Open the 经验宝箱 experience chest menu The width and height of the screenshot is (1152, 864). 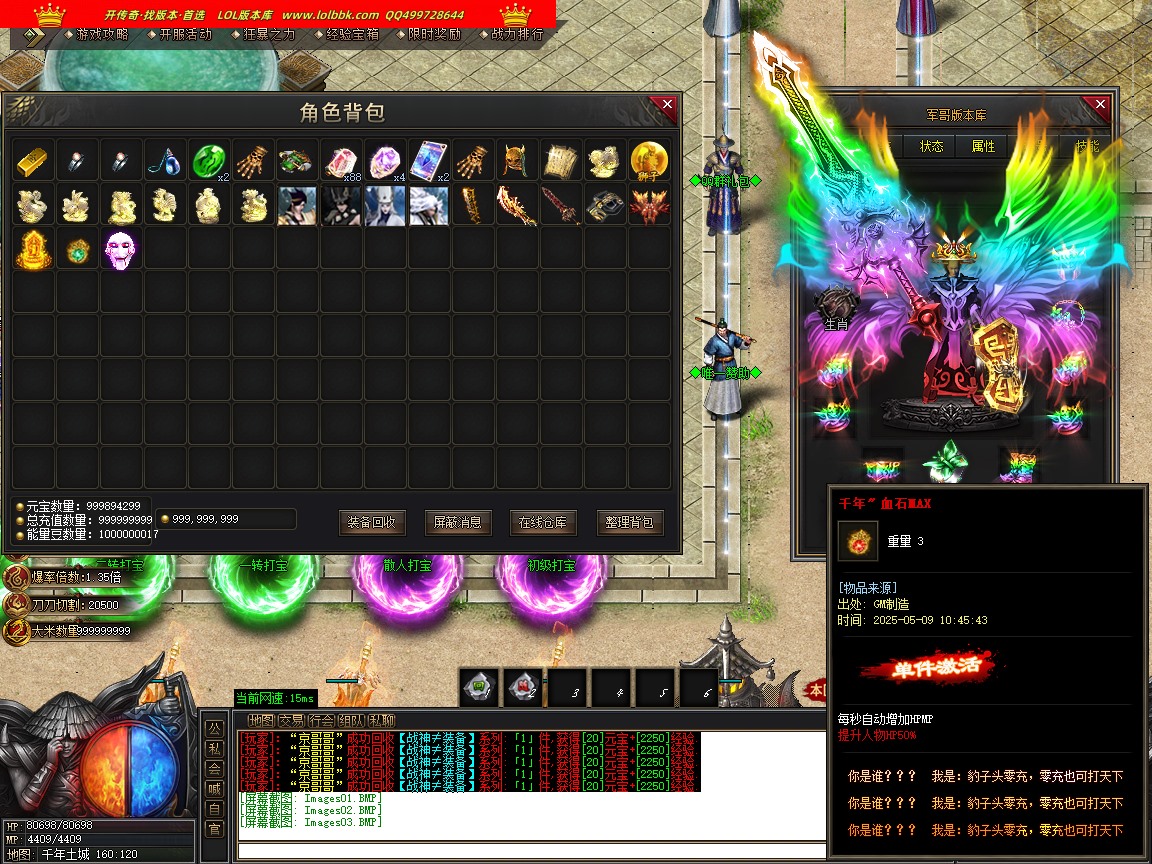(x=352, y=34)
